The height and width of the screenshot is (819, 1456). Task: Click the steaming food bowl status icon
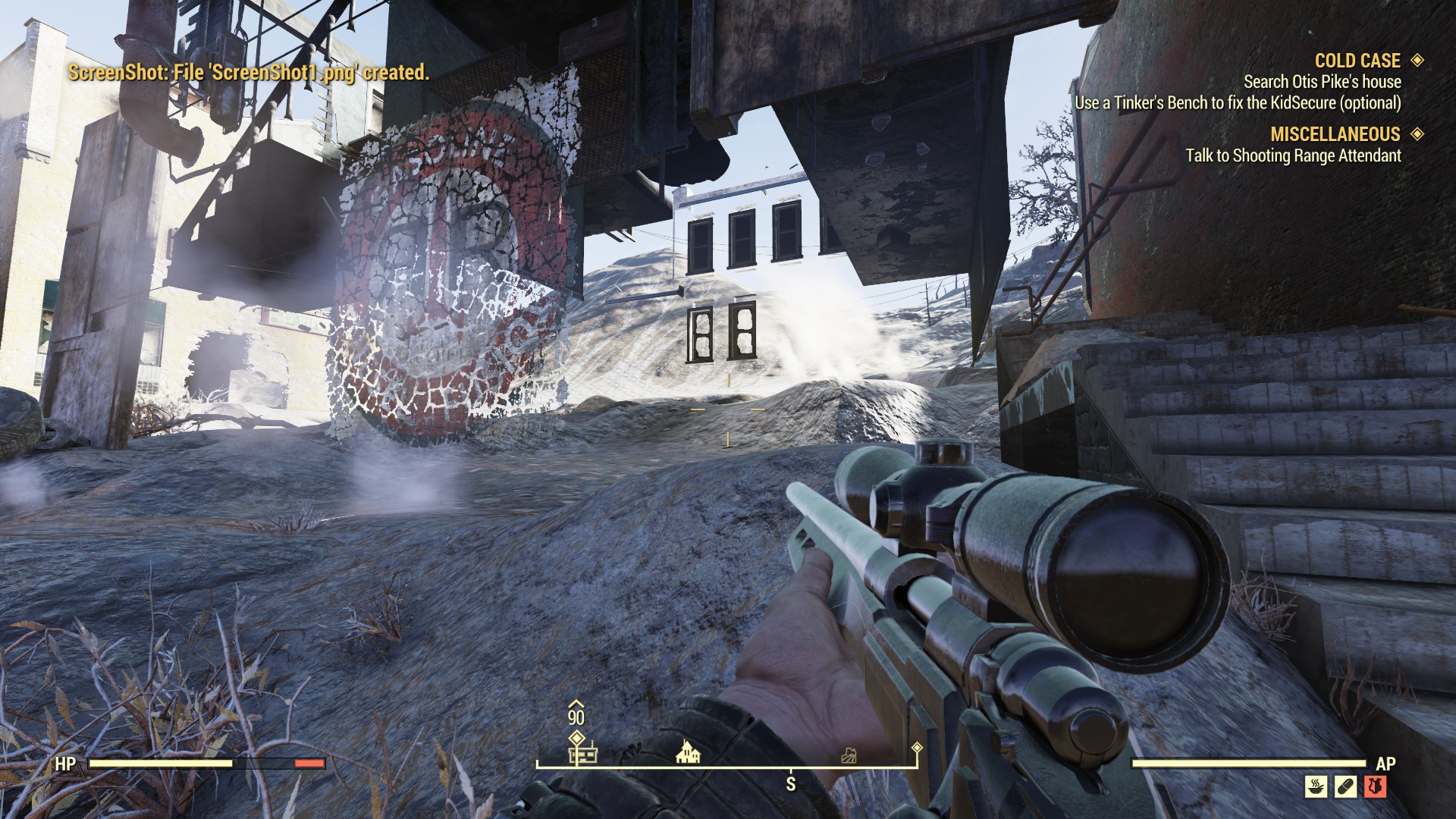(1316, 786)
